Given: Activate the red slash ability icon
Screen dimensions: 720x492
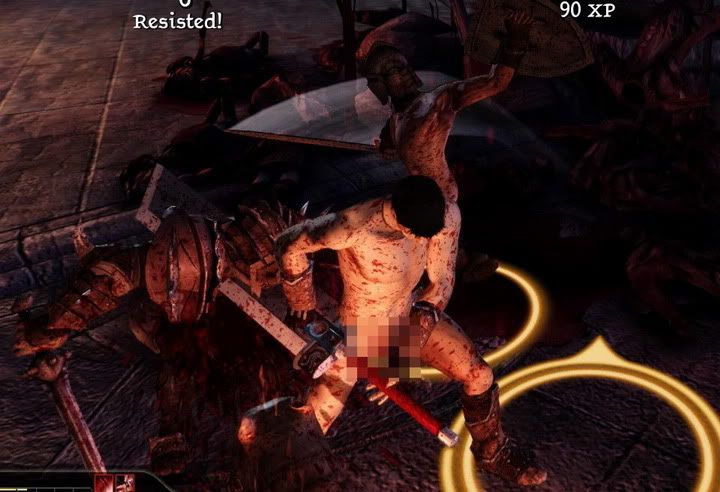Looking at the screenshot, I should coord(105,483).
